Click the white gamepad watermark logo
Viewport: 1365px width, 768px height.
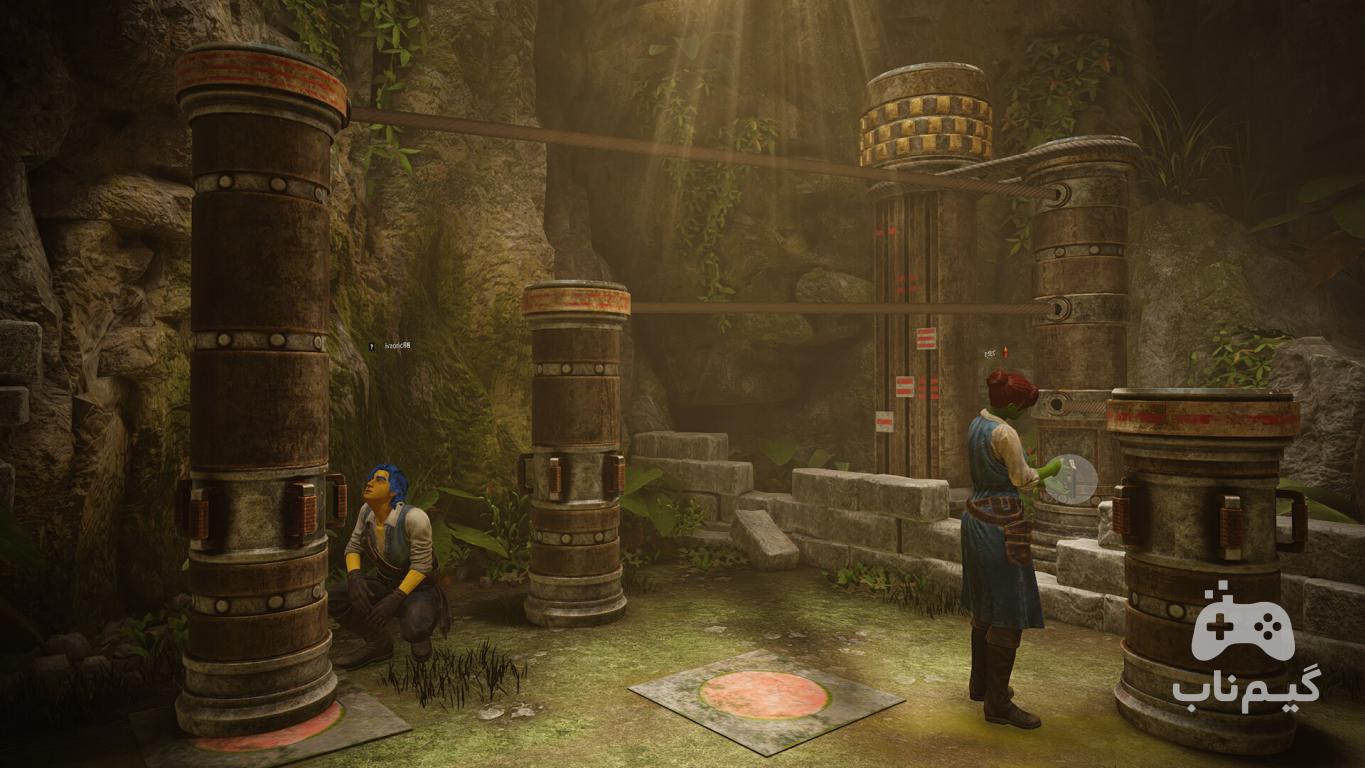tap(1243, 627)
